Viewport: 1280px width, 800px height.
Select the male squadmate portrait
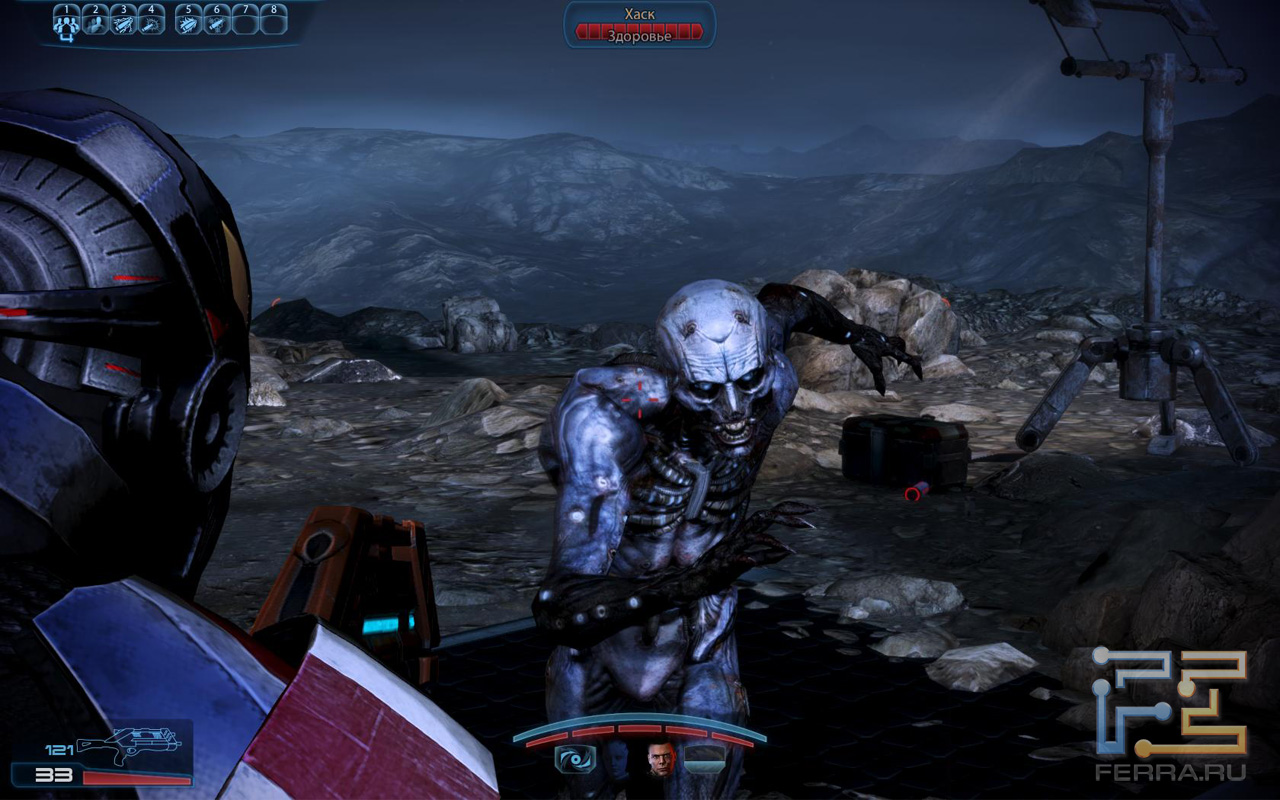point(661,759)
